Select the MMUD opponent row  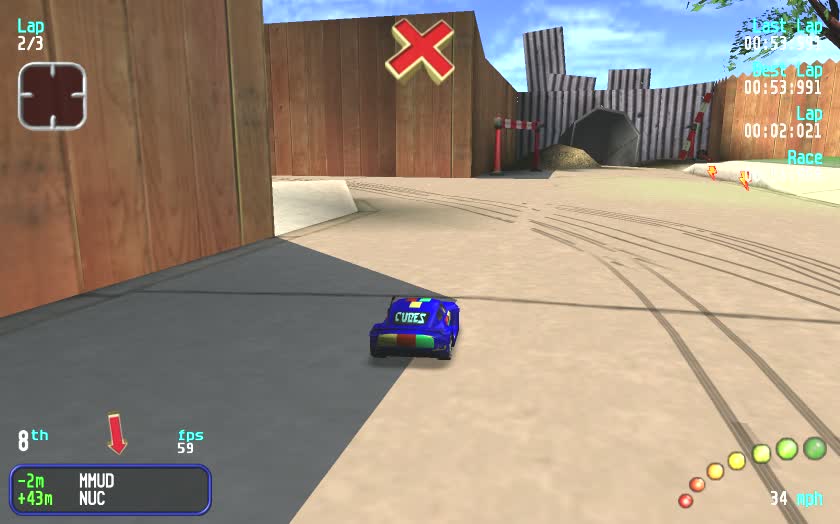[109, 480]
